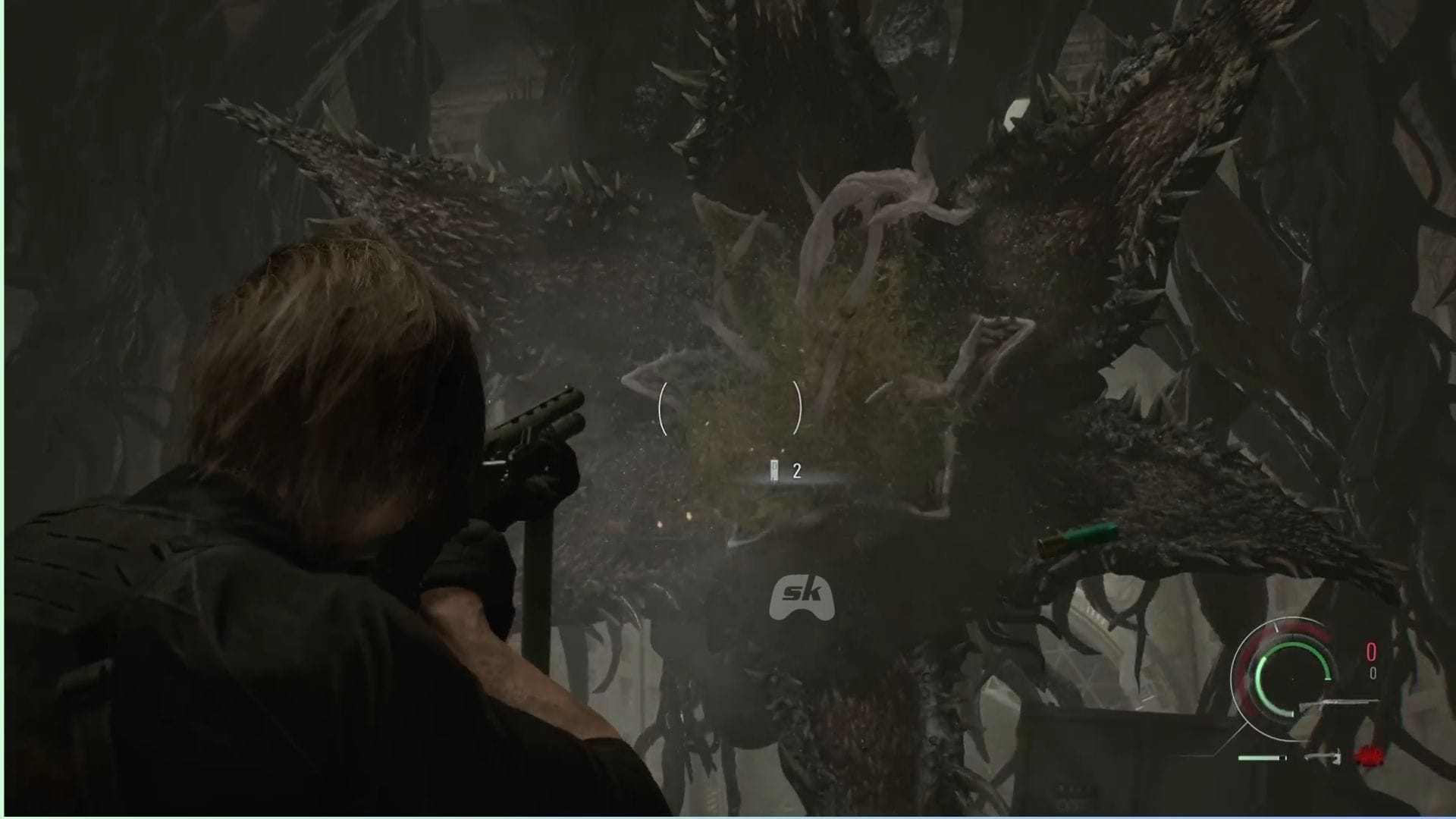Viewport: 1456px width, 819px height.
Task: Click the red reserve ammo counter showing 0
Action: 1371,651
